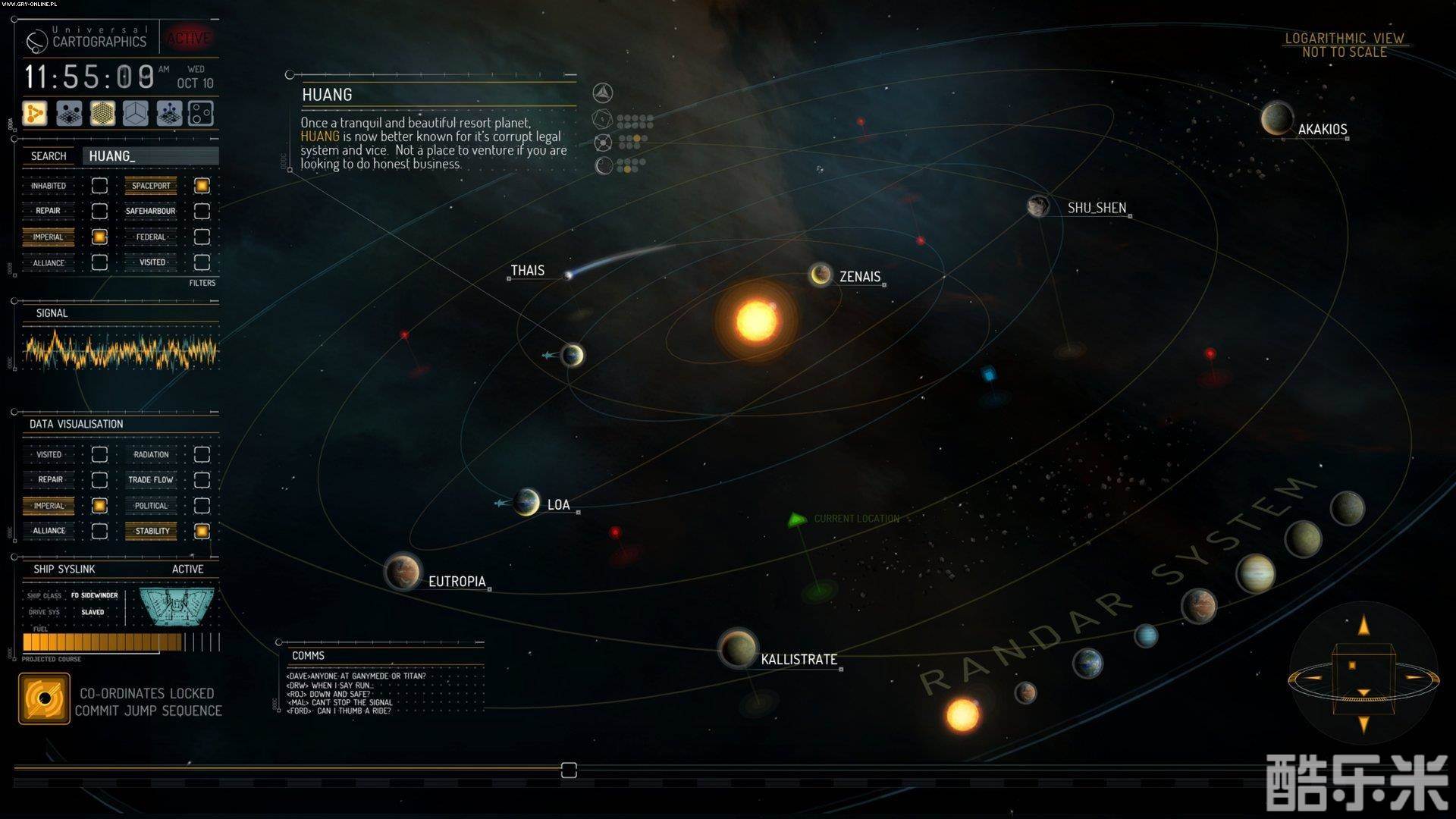1456x819 pixels.
Task: Enable the Radiation data visualisation
Action: [202, 454]
